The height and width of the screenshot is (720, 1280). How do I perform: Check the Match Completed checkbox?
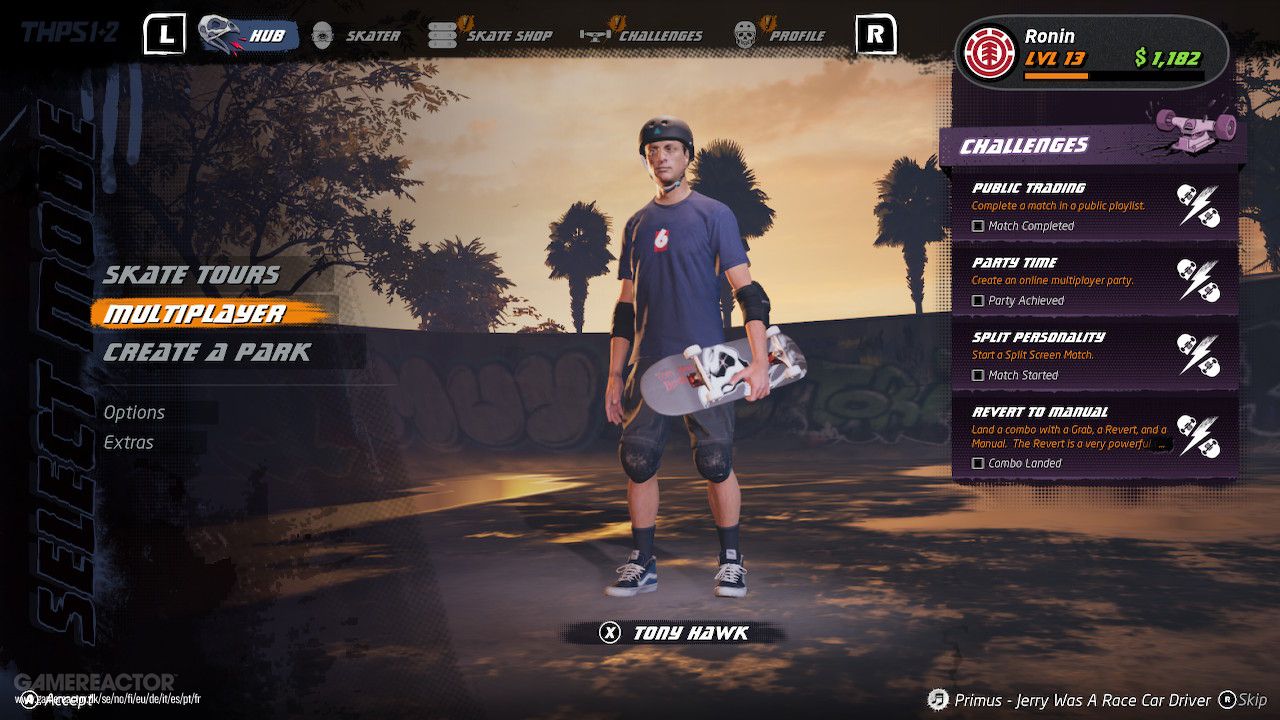976,226
